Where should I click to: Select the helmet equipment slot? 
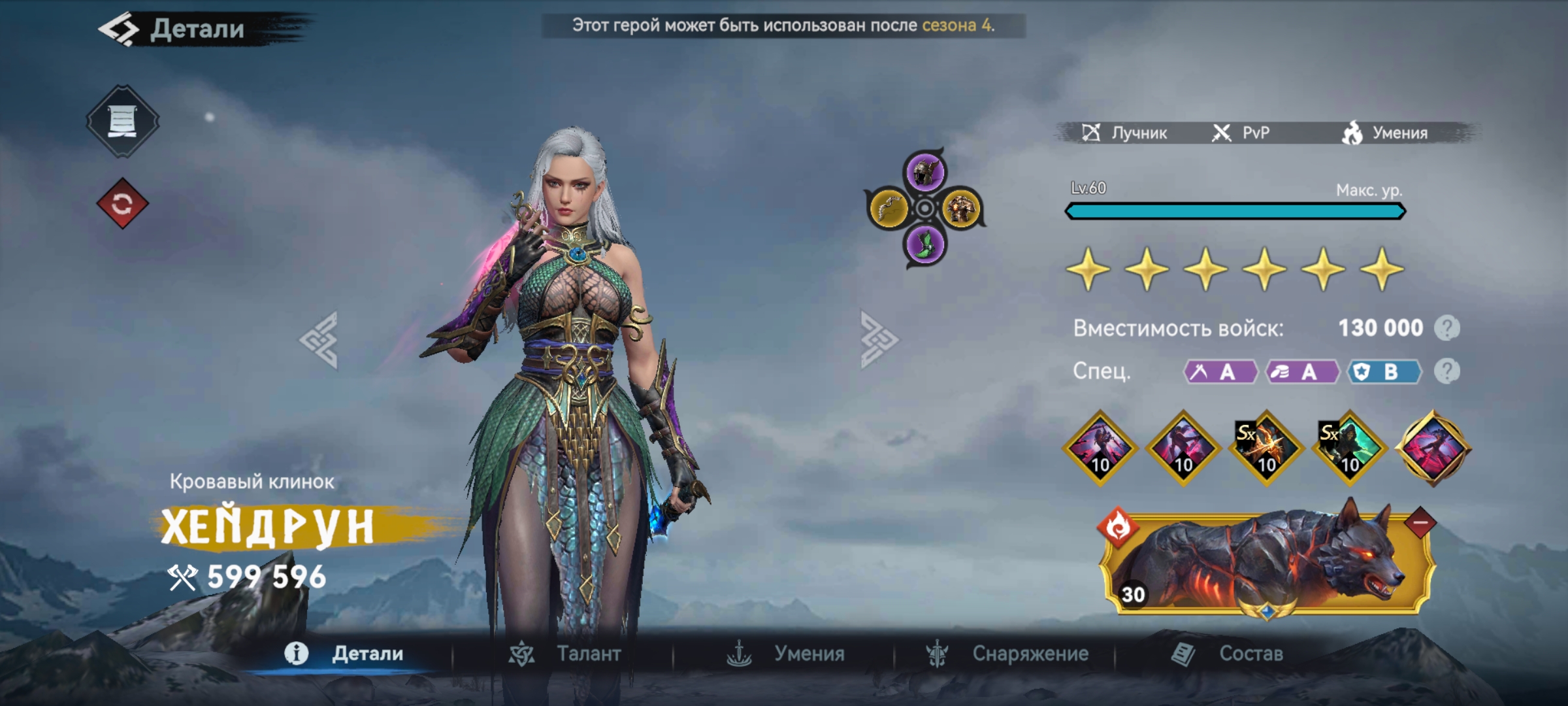pyautogui.click(x=925, y=173)
